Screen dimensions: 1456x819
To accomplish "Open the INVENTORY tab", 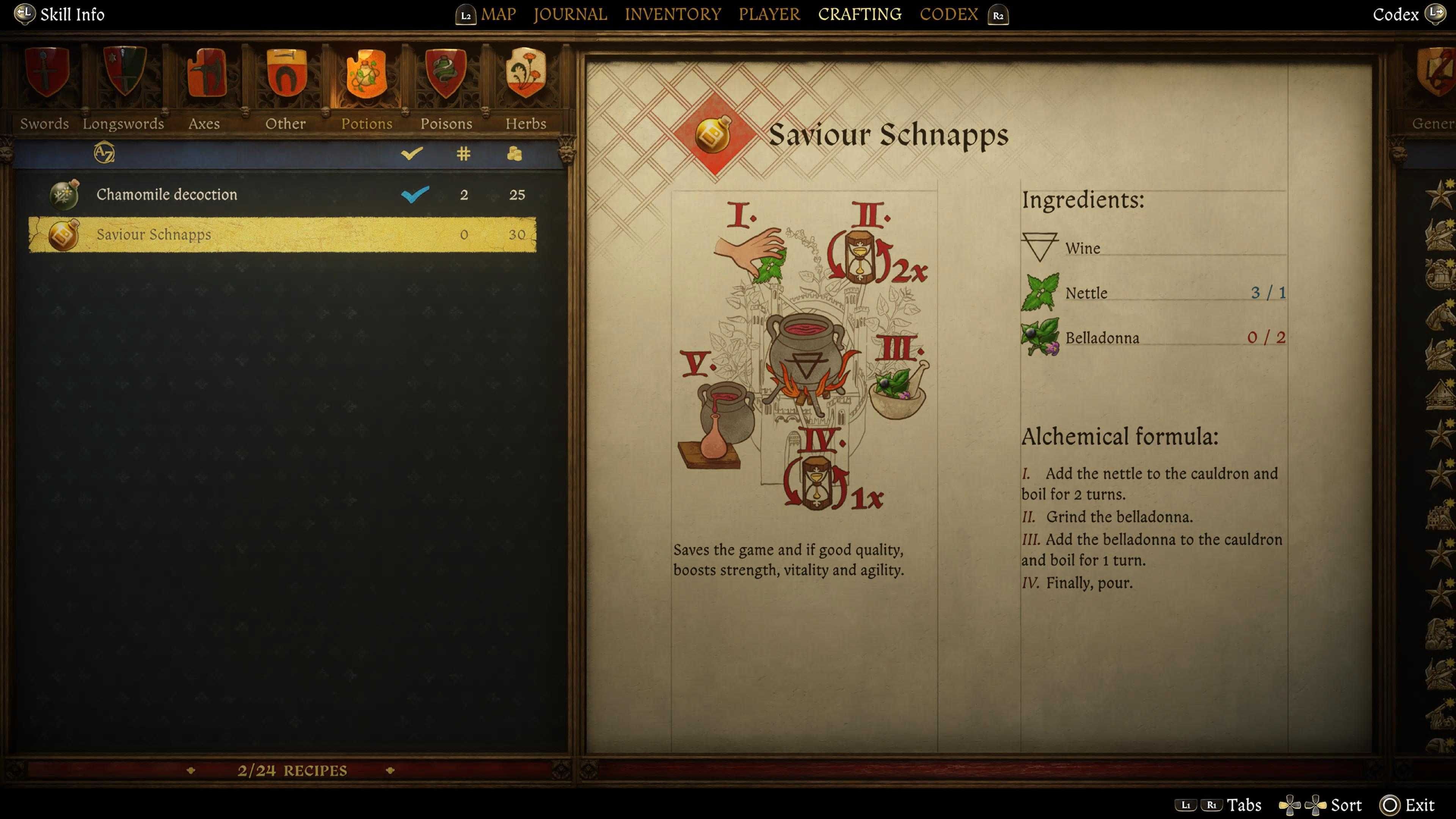I will pyautogui.click(x=673, y=14).
